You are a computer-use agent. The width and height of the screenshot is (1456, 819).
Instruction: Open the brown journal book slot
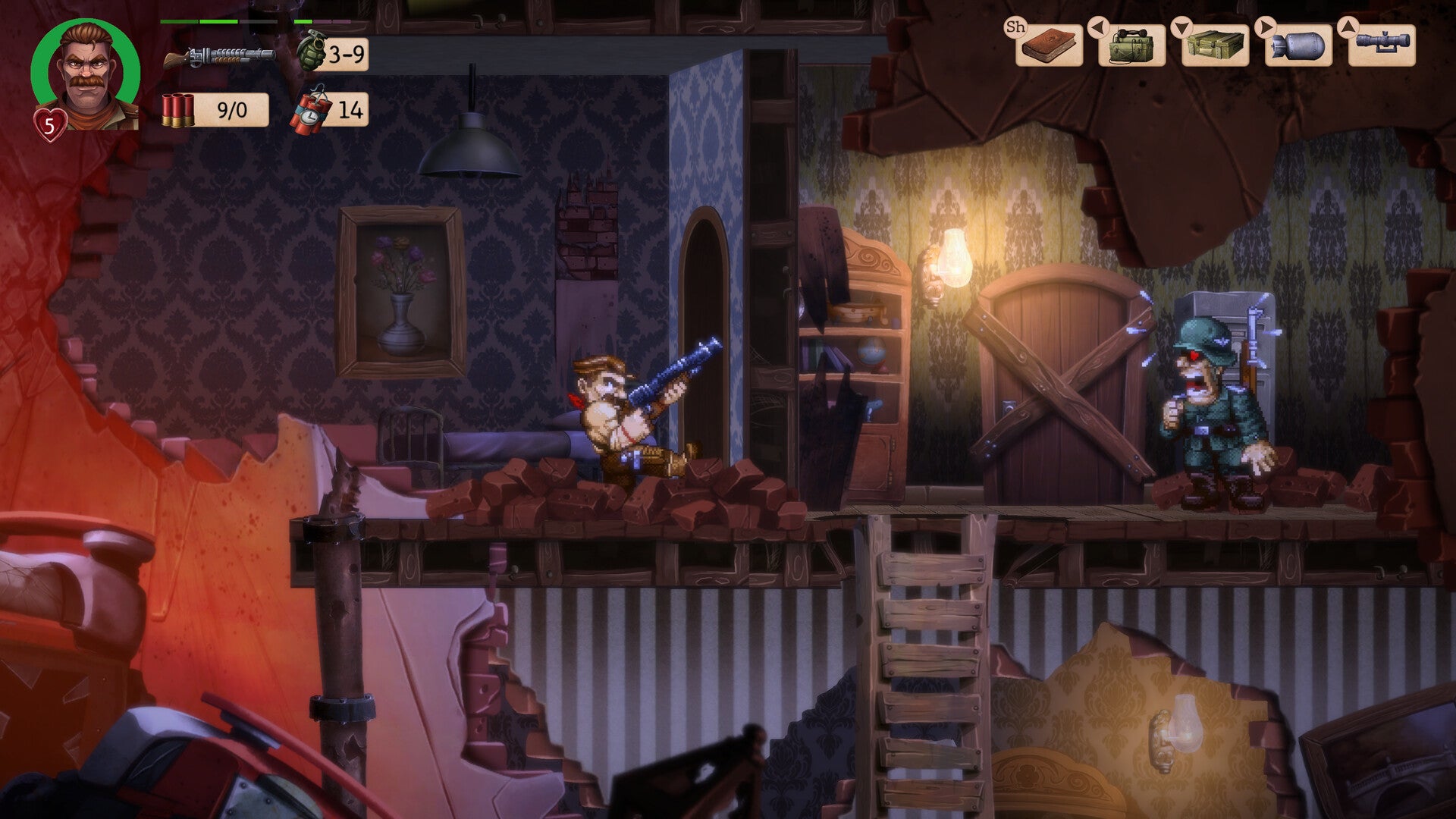pos(1049,45)
